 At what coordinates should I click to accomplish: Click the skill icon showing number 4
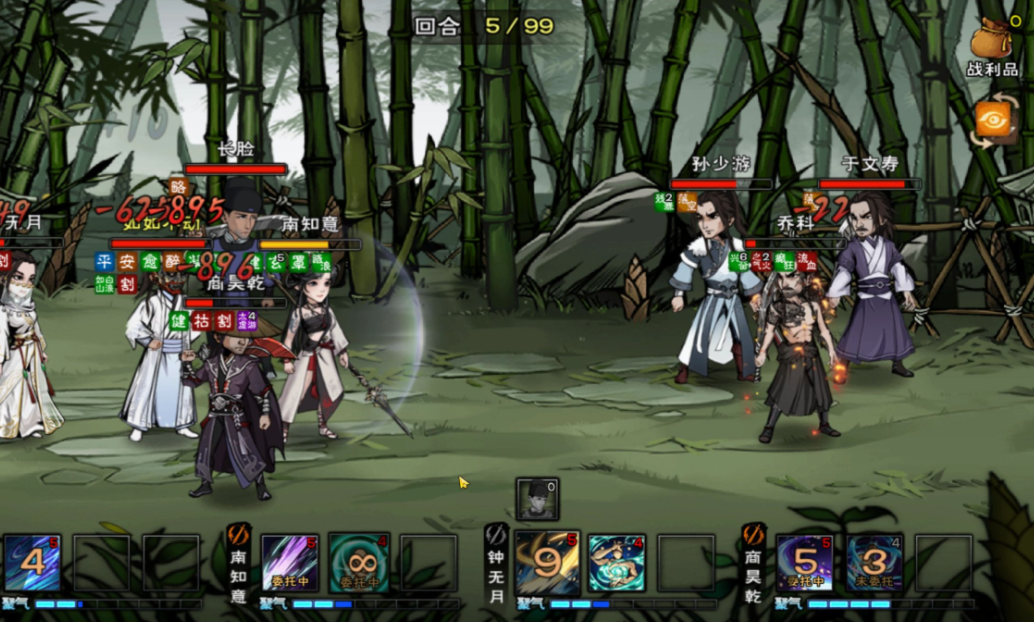[32, 563]
